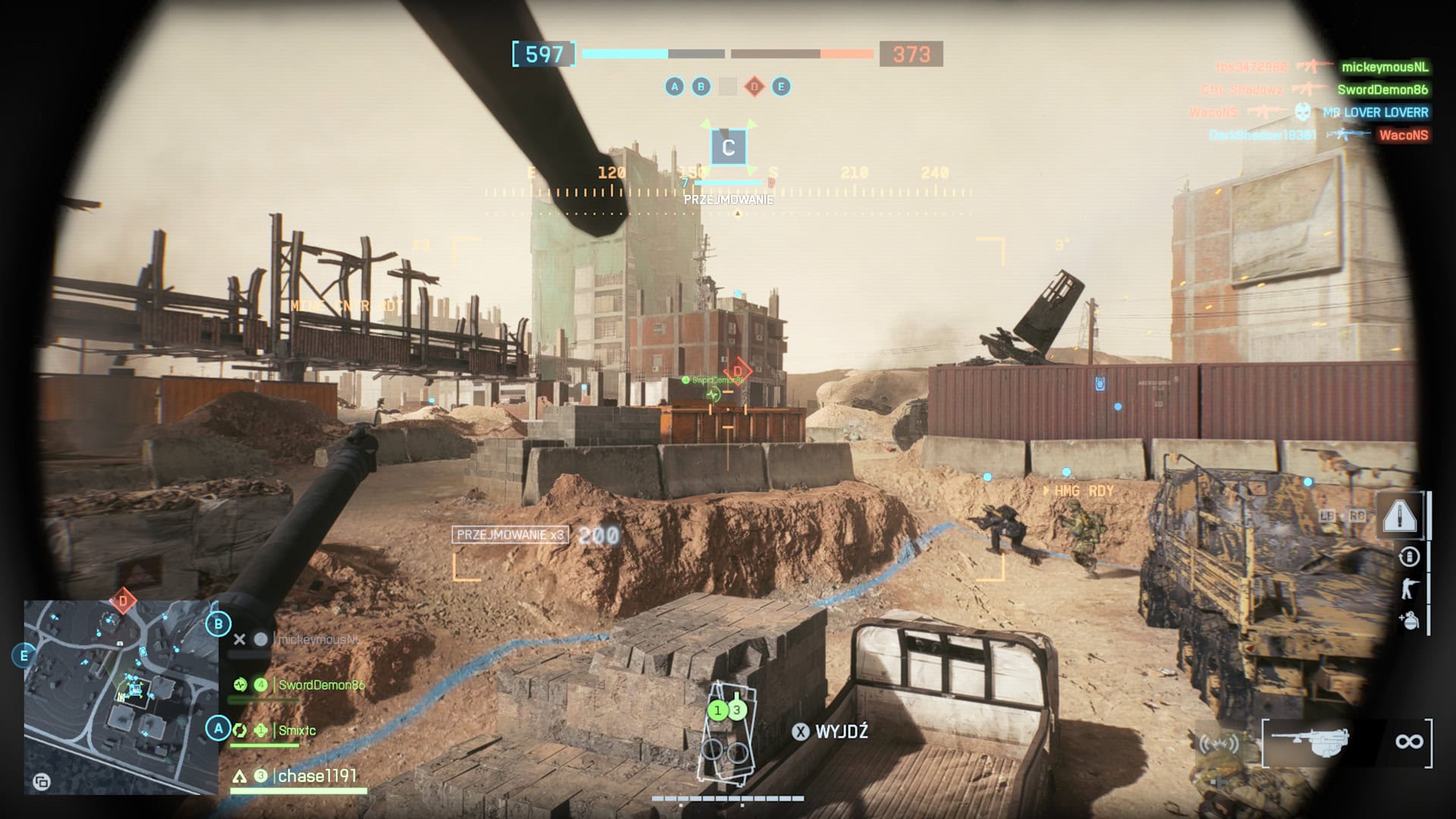Click objective letter E on the minimap
Viewport: 1456px width, 819px height.
click(x=24, y=655)
